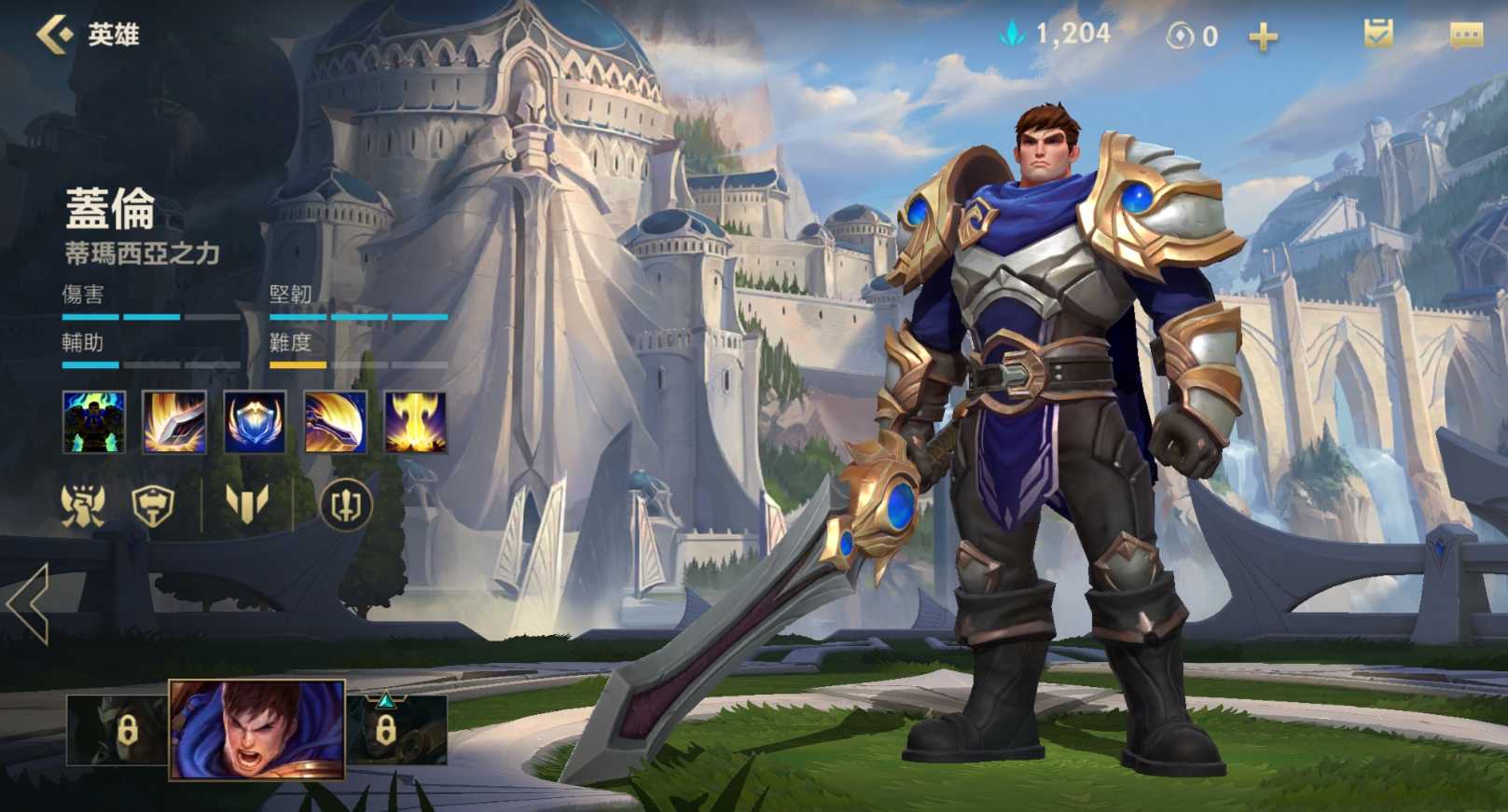This screenshot has height=812, width=1508.
Task: Select the locked skin with the teal gem
Action: click(396, 730)
